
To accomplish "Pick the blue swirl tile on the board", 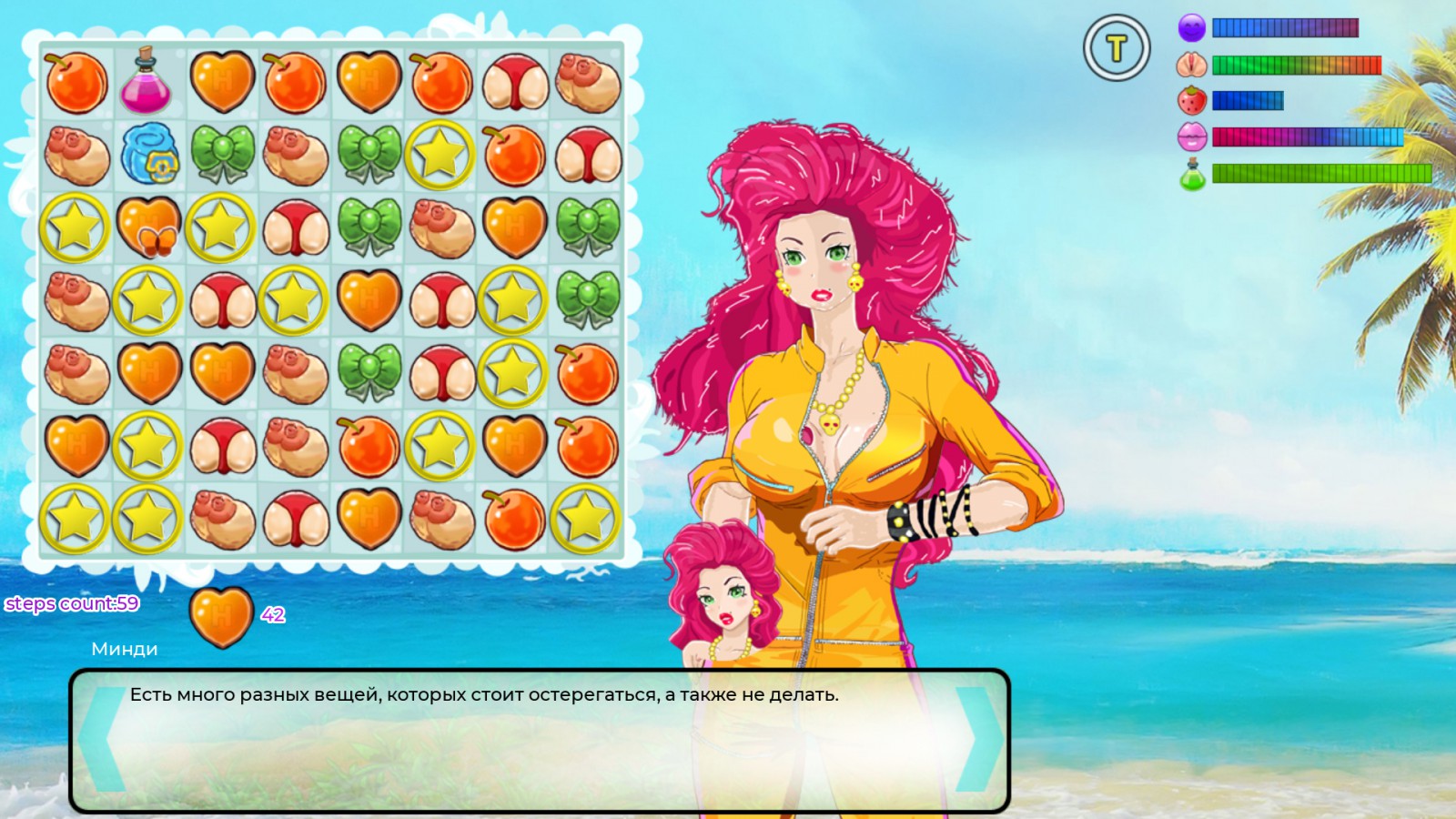I will click(150, 153).
